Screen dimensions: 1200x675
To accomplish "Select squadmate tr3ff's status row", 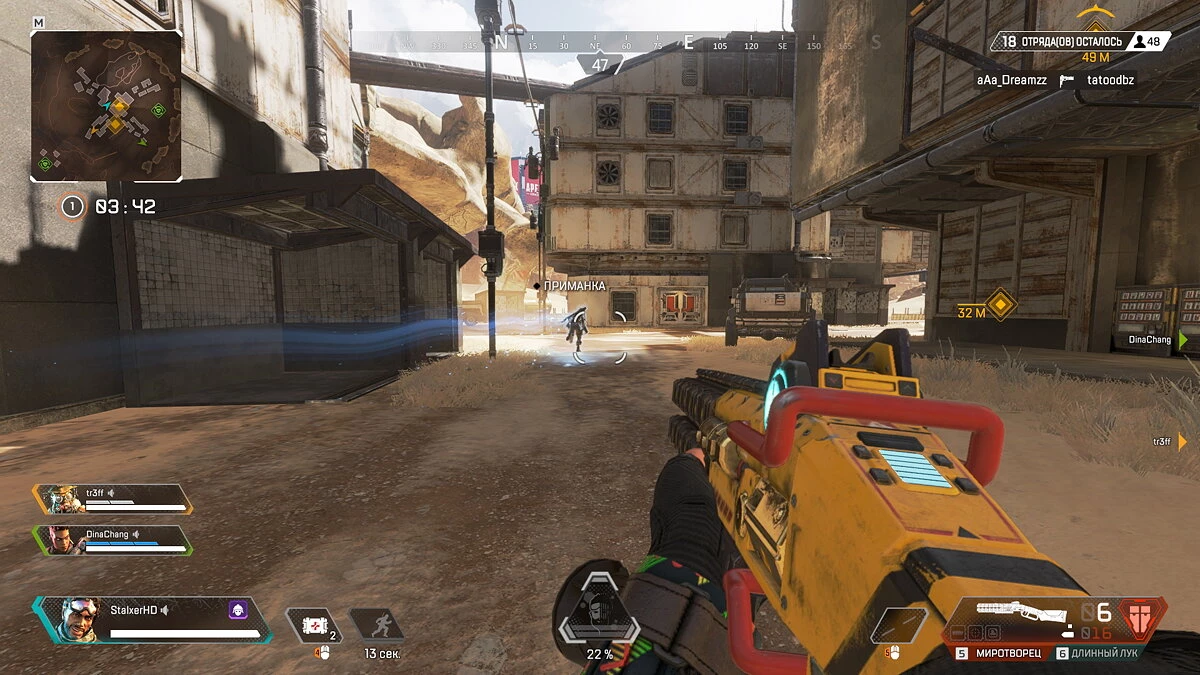I will [x=113, y=499].
